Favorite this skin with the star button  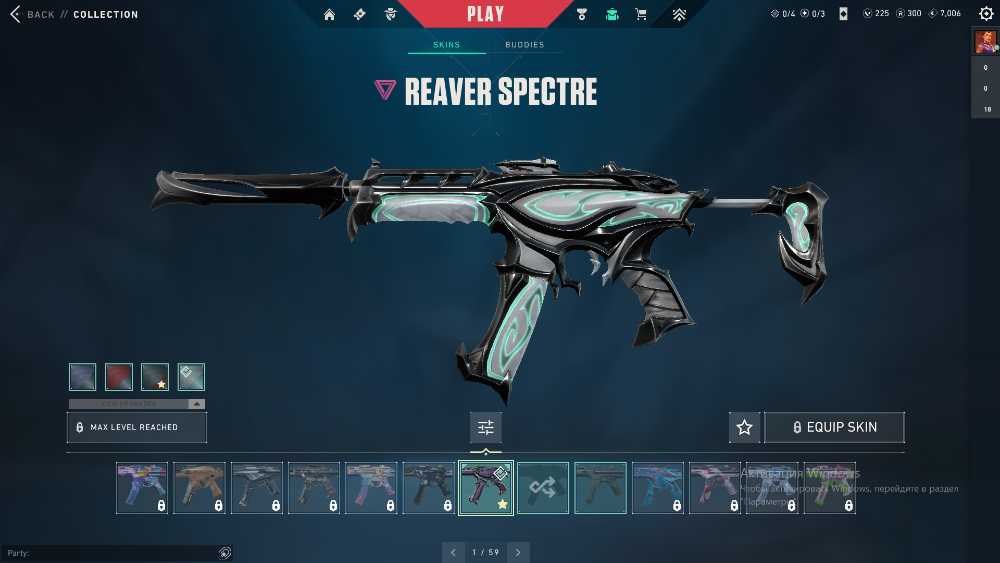click(x=744, y=427)
